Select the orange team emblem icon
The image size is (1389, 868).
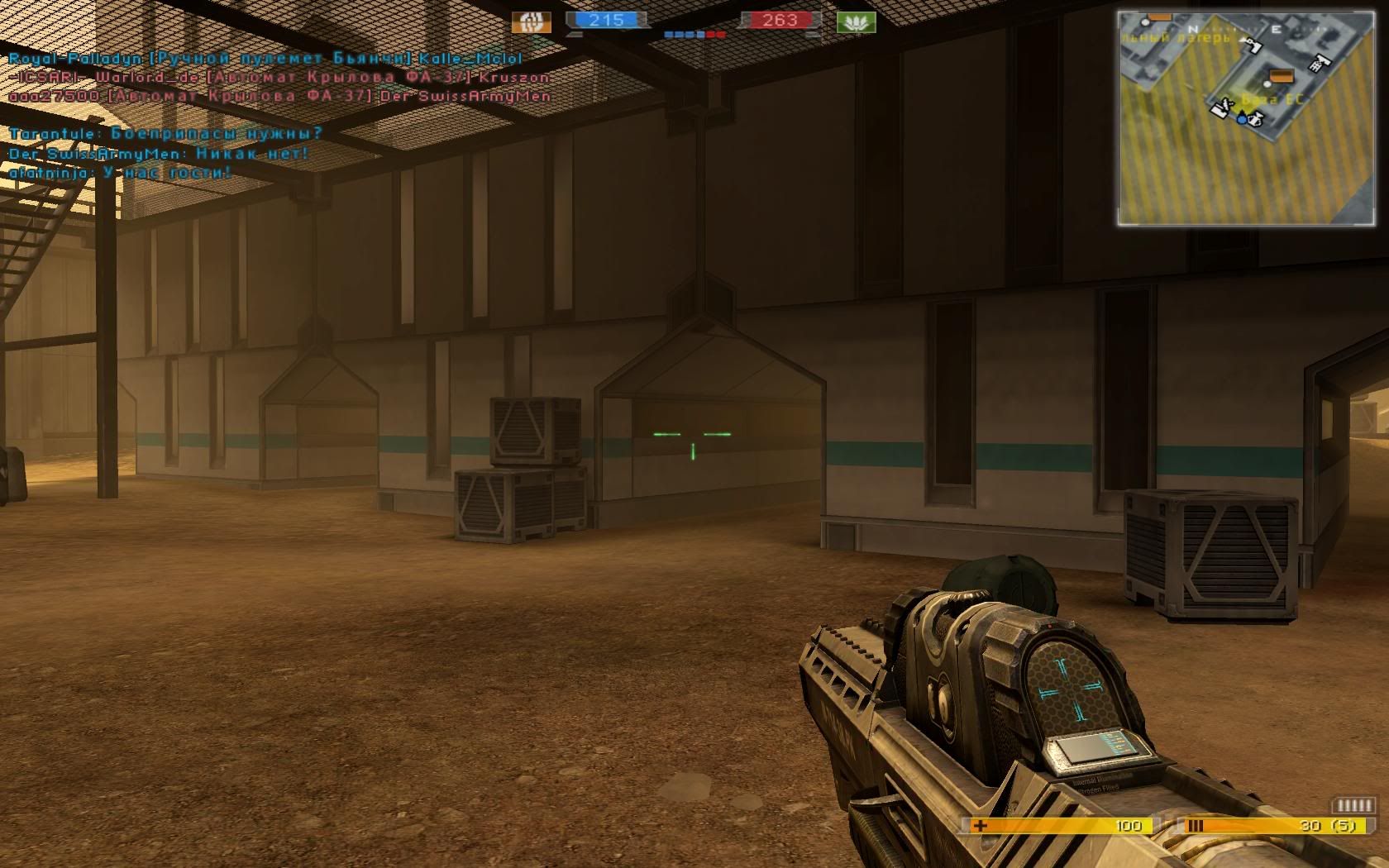click(531, 21)
